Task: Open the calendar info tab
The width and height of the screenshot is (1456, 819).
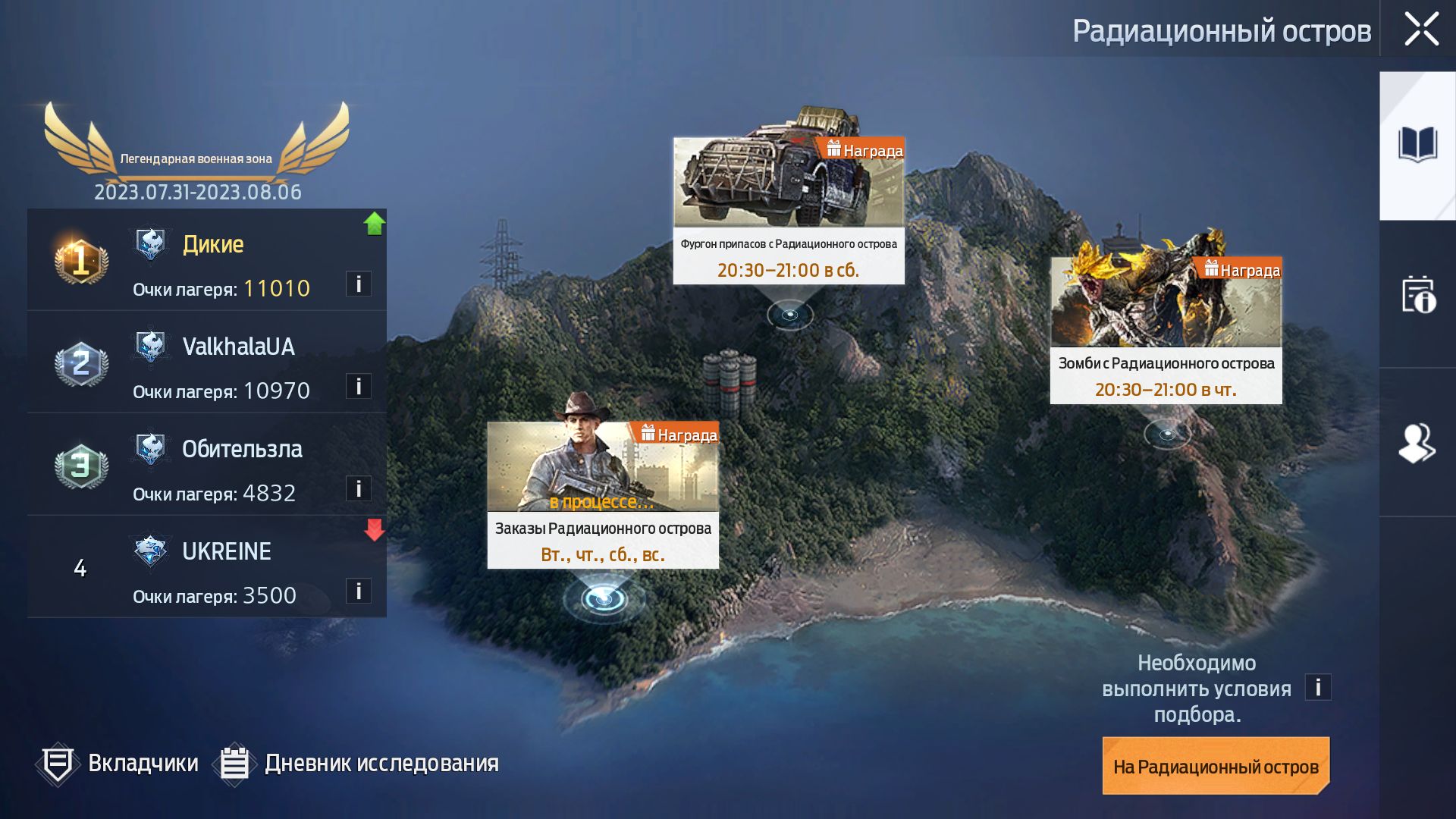Action: pyautogui.click(x=1417, y=294)
